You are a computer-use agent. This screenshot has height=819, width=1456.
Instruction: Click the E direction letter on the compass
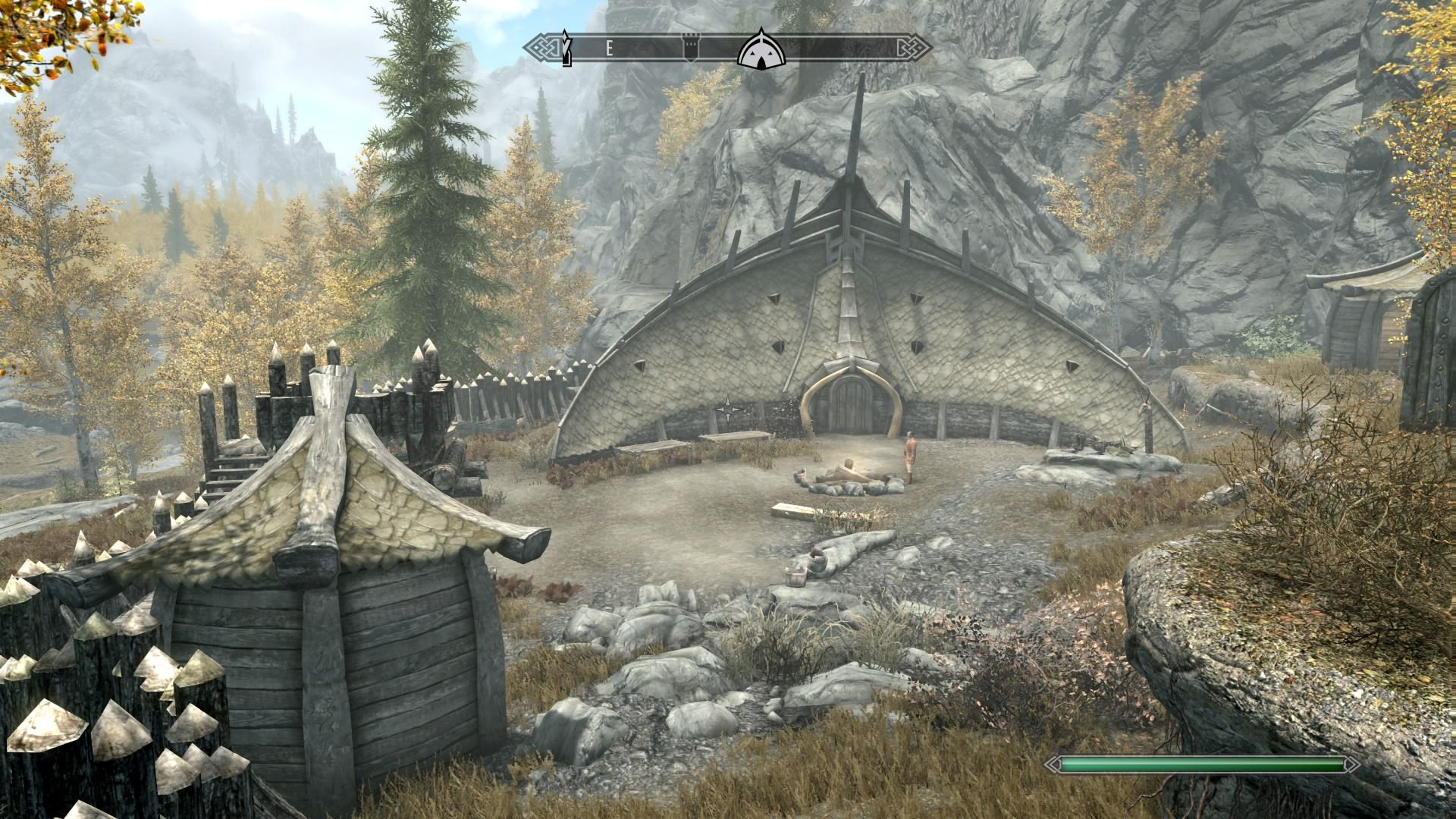tap(610, 47)
